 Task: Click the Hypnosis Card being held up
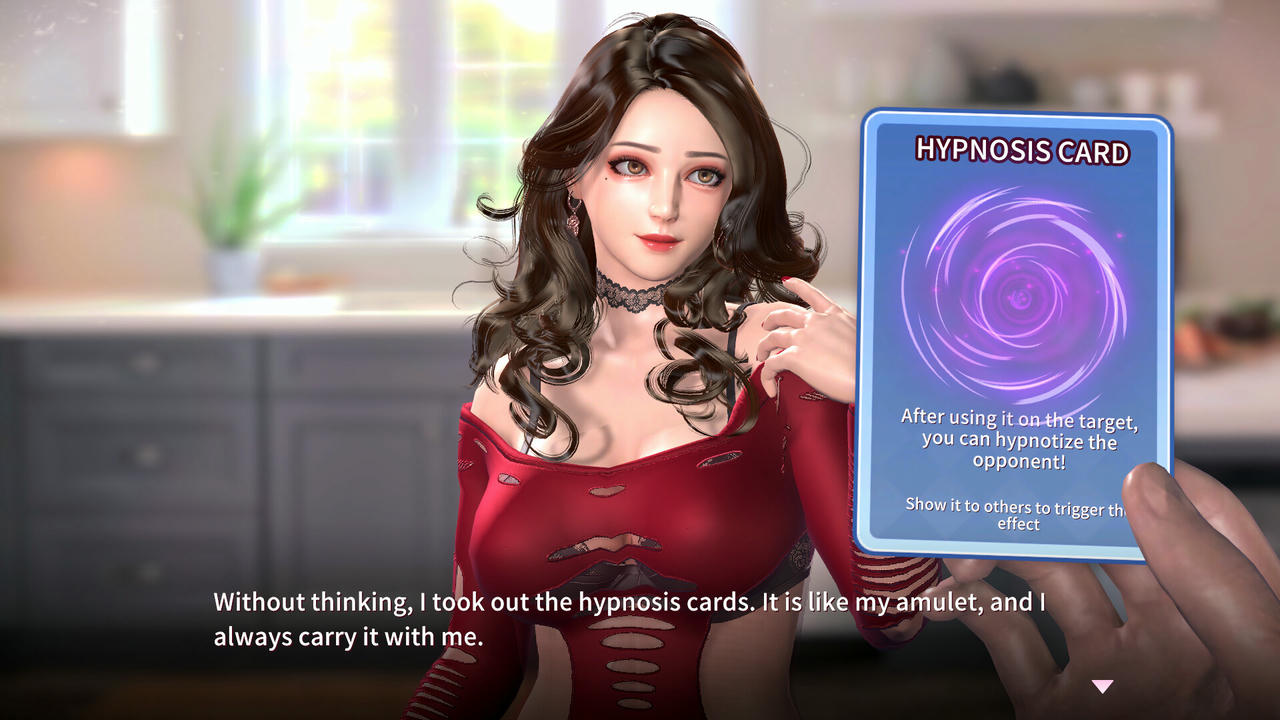coord(1015,330)
